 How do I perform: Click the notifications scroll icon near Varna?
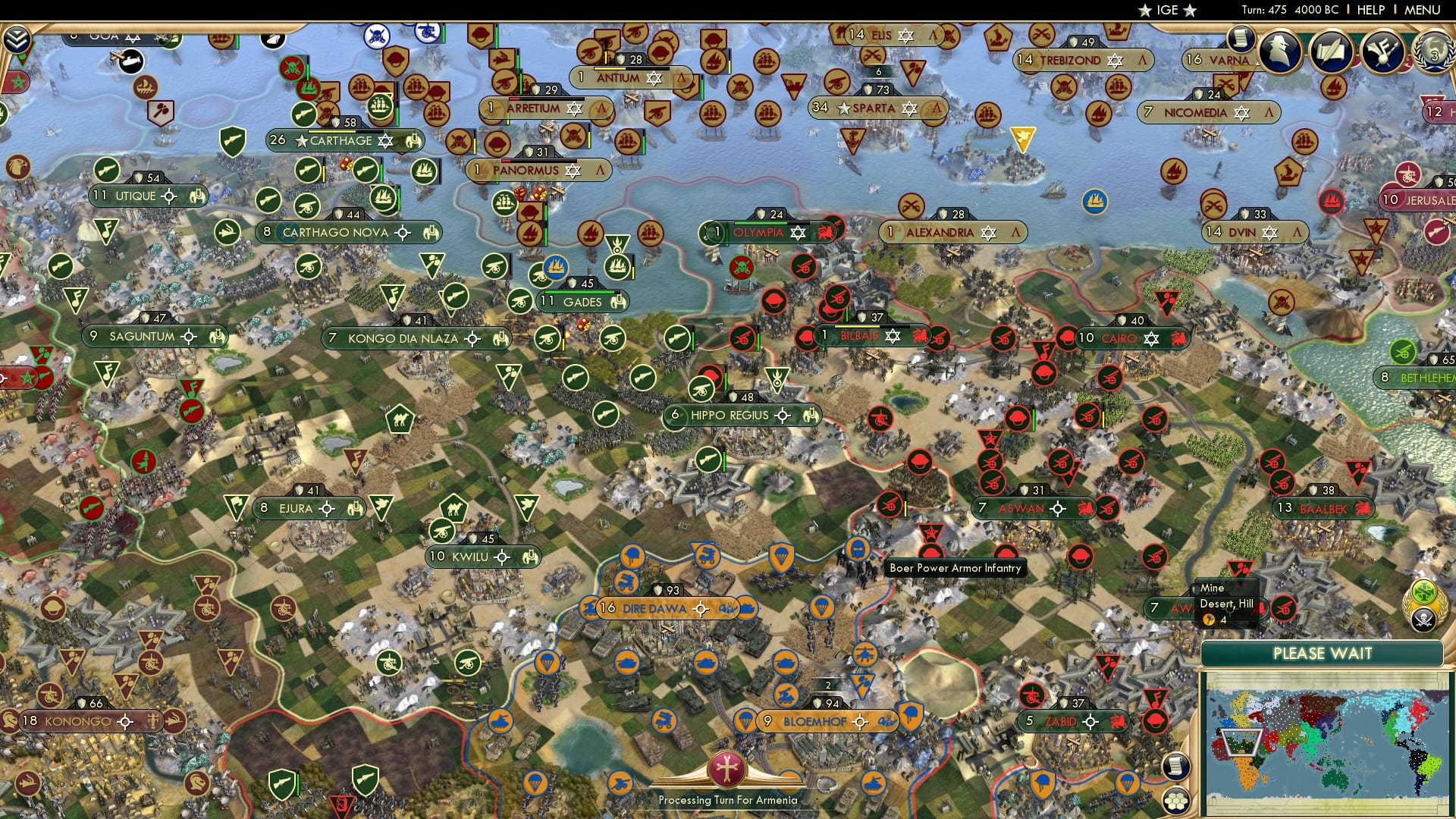point(1241,40)
